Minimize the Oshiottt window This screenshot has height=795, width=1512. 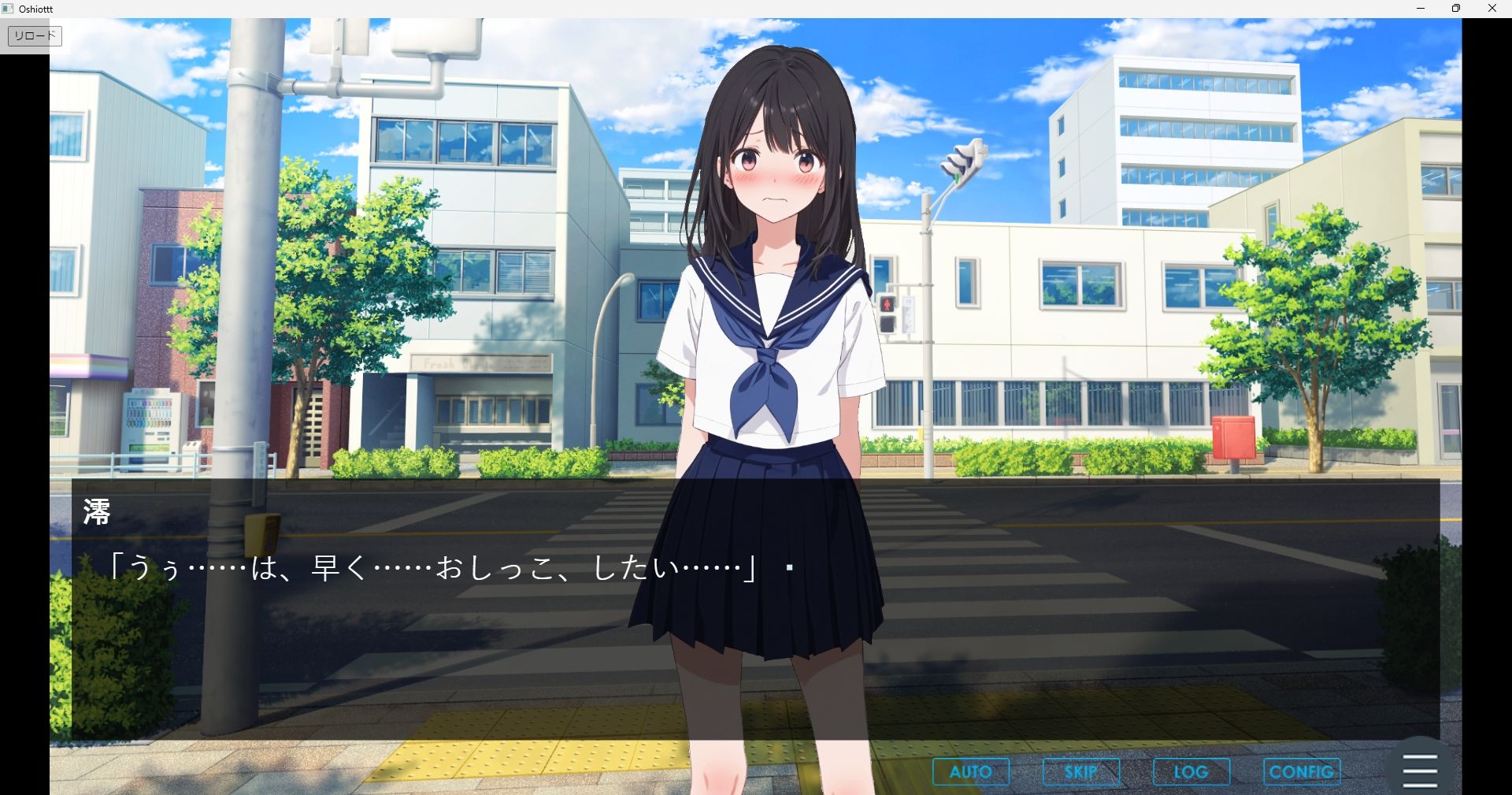pyautogui.click(x=1421, y=9)
